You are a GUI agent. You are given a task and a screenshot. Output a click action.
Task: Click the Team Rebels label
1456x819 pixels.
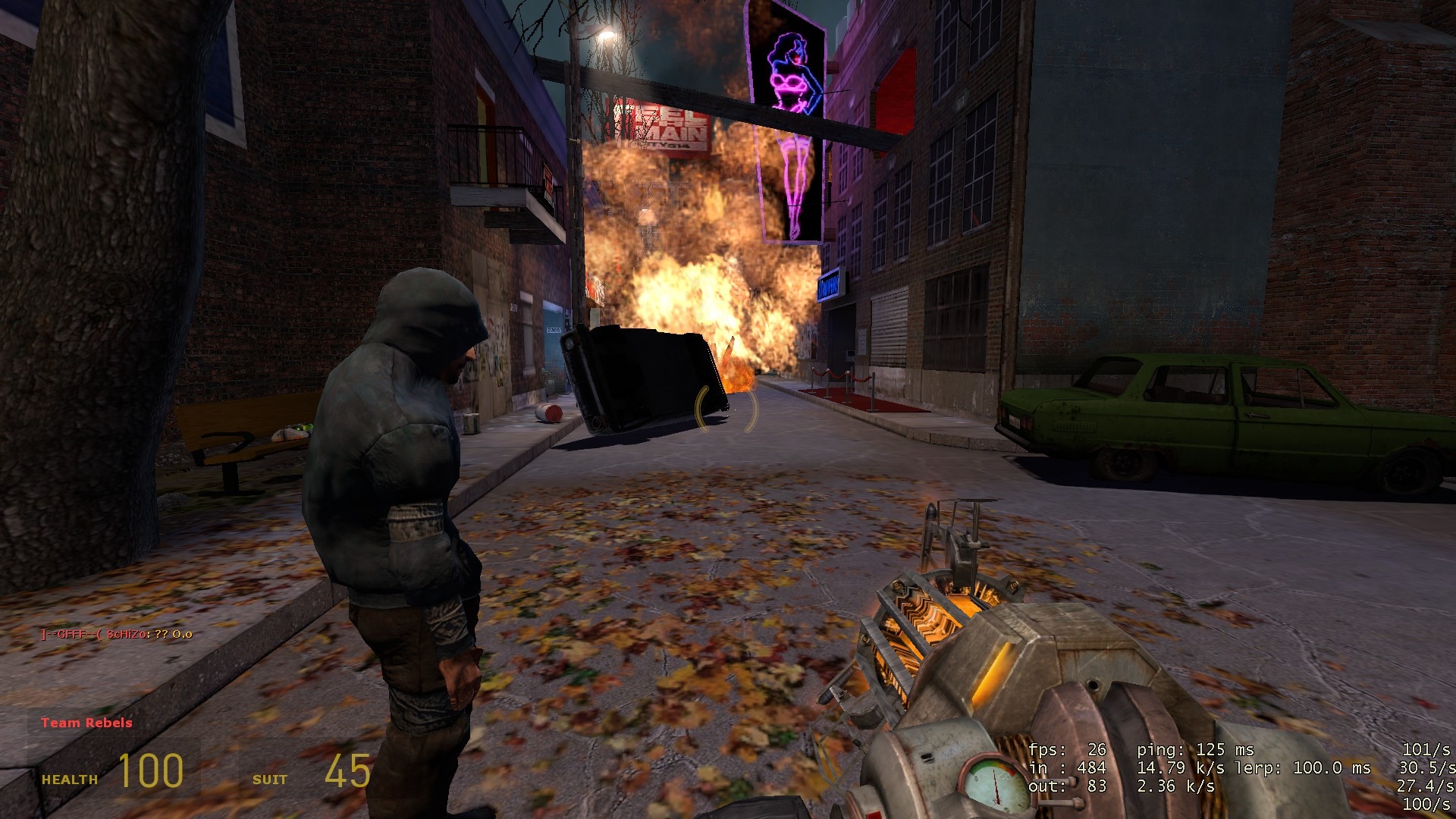click(x=86, y=723)
